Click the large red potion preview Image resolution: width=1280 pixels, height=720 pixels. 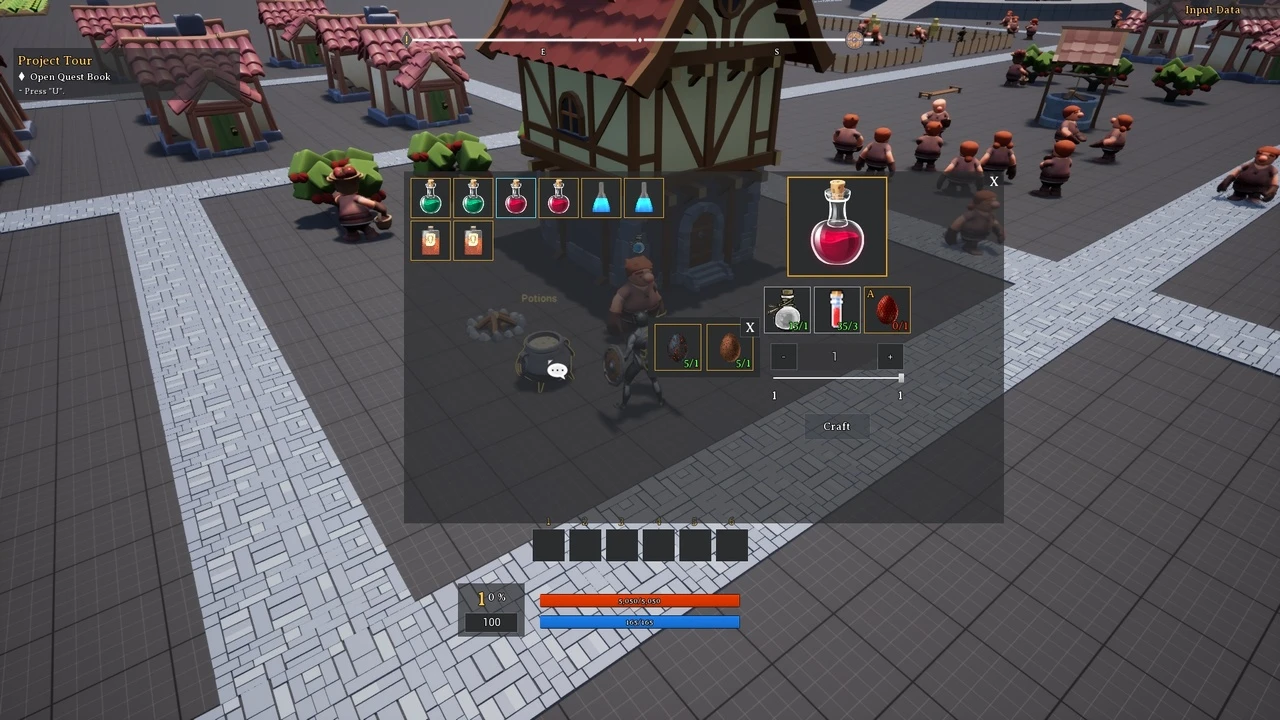(x=837, y=227)
